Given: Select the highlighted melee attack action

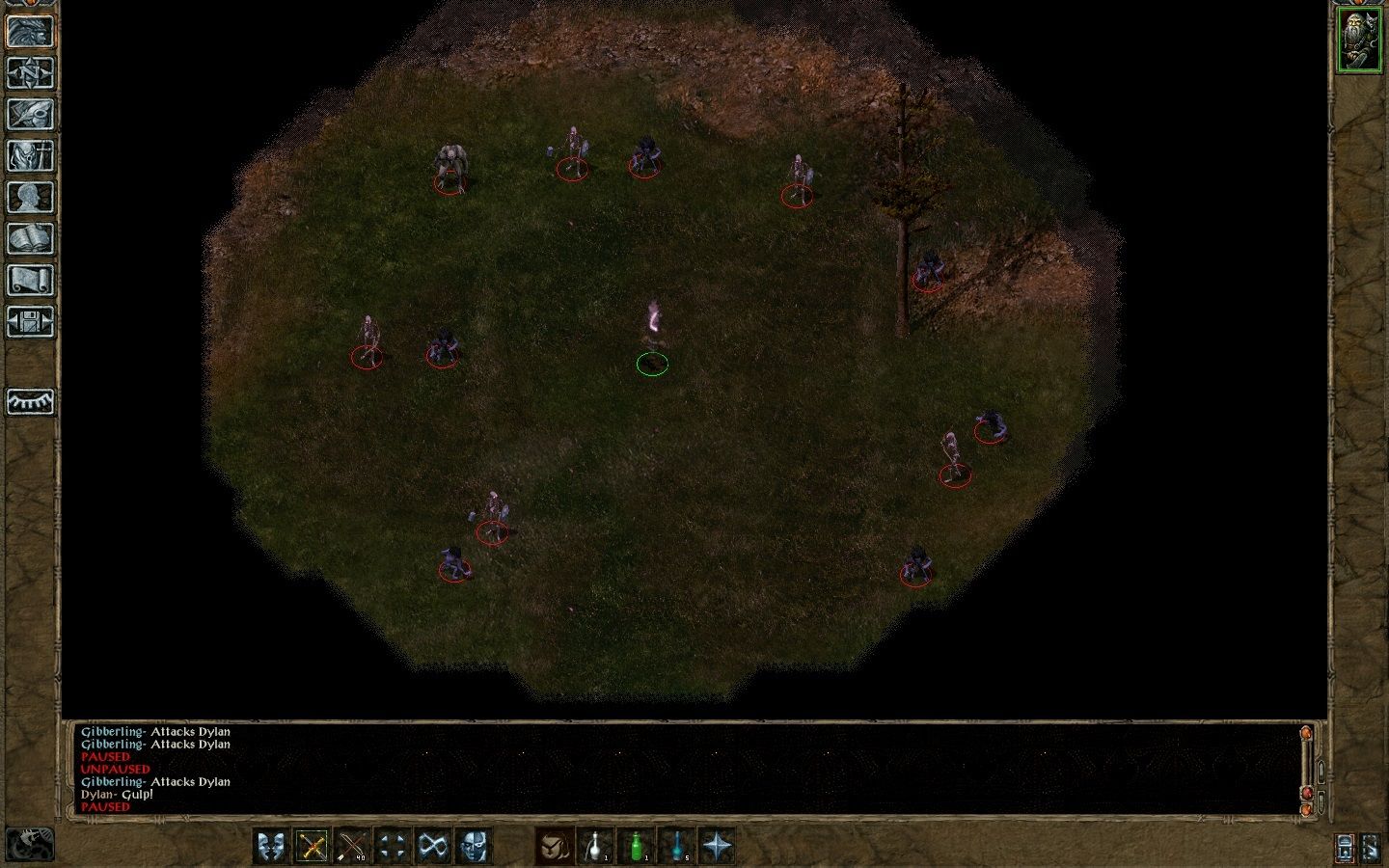Looking at the screenshot, I should coord(312,845).
